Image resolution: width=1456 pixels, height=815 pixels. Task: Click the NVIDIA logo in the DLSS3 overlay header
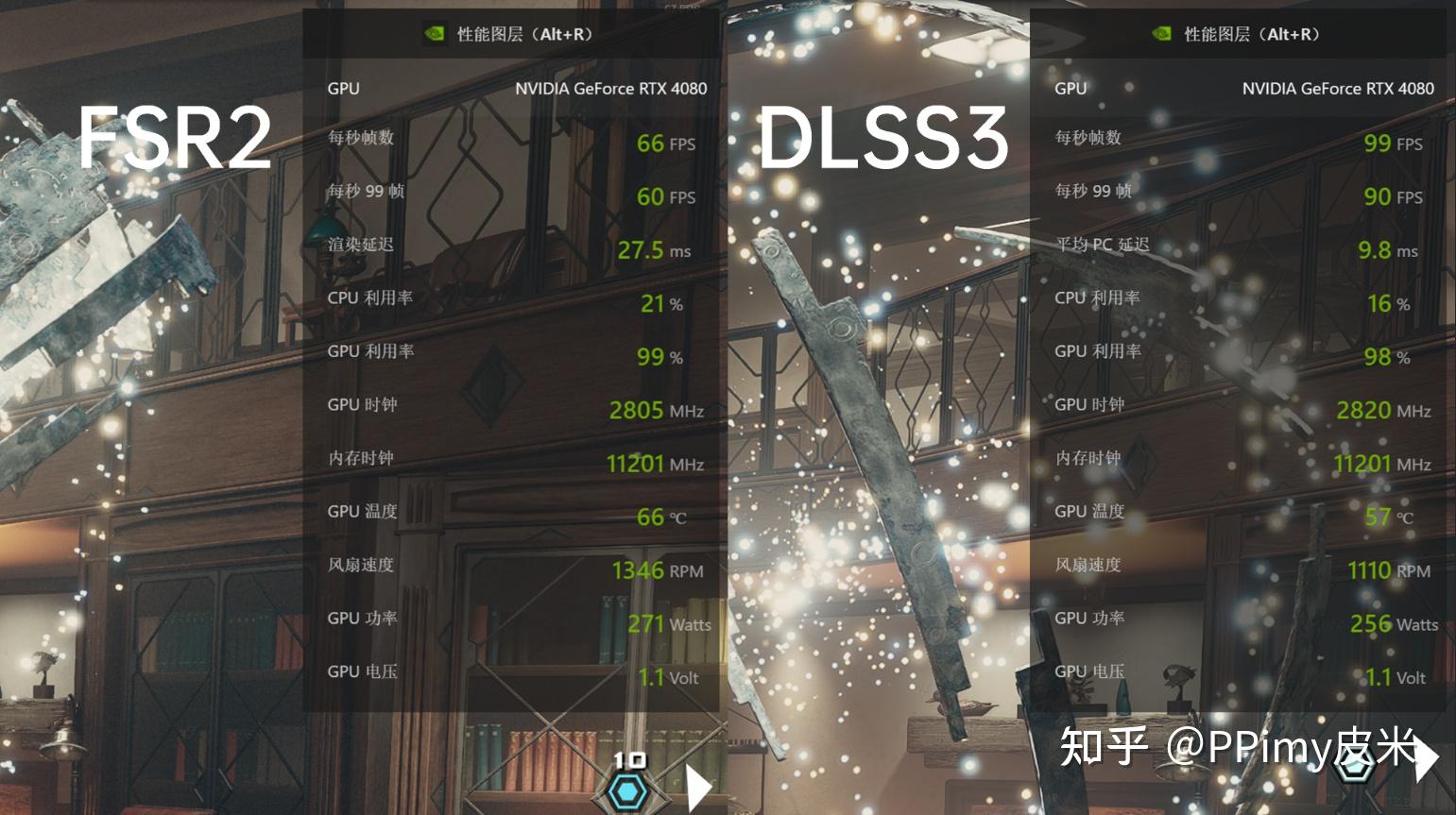pyautogui.click(x=1161, y=34)
